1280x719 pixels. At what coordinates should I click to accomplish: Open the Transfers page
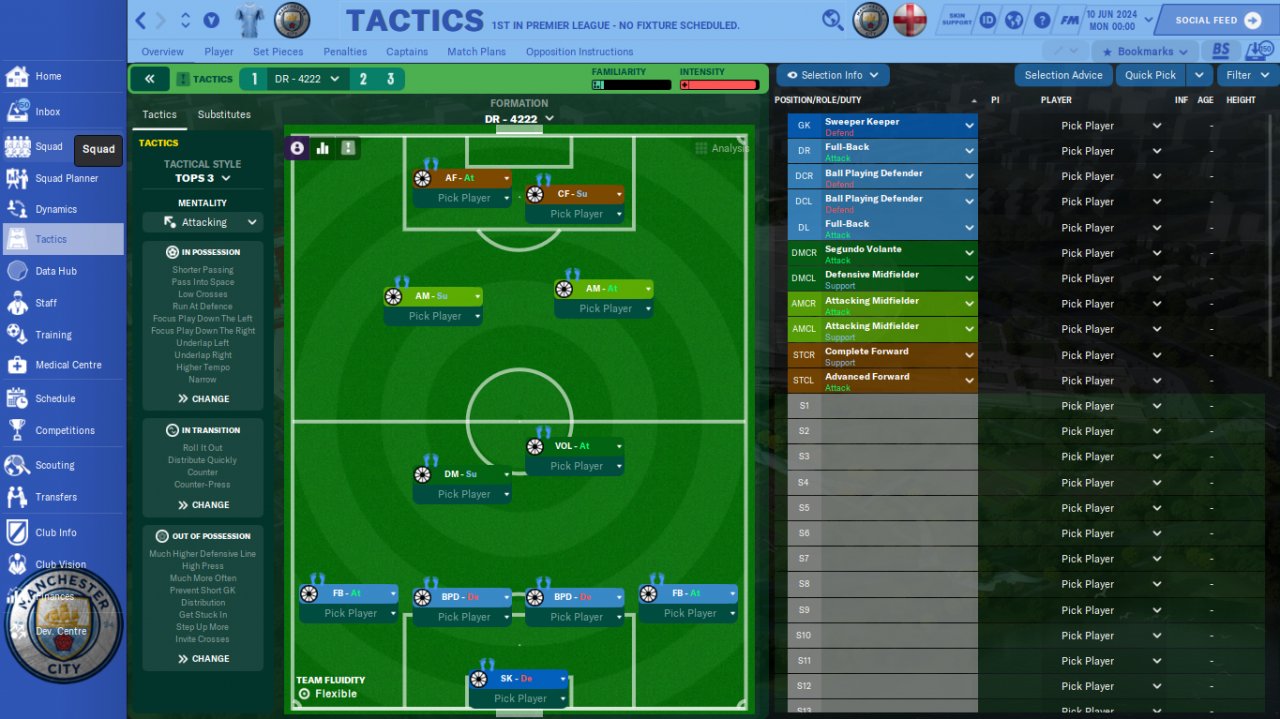click(55, 497)
